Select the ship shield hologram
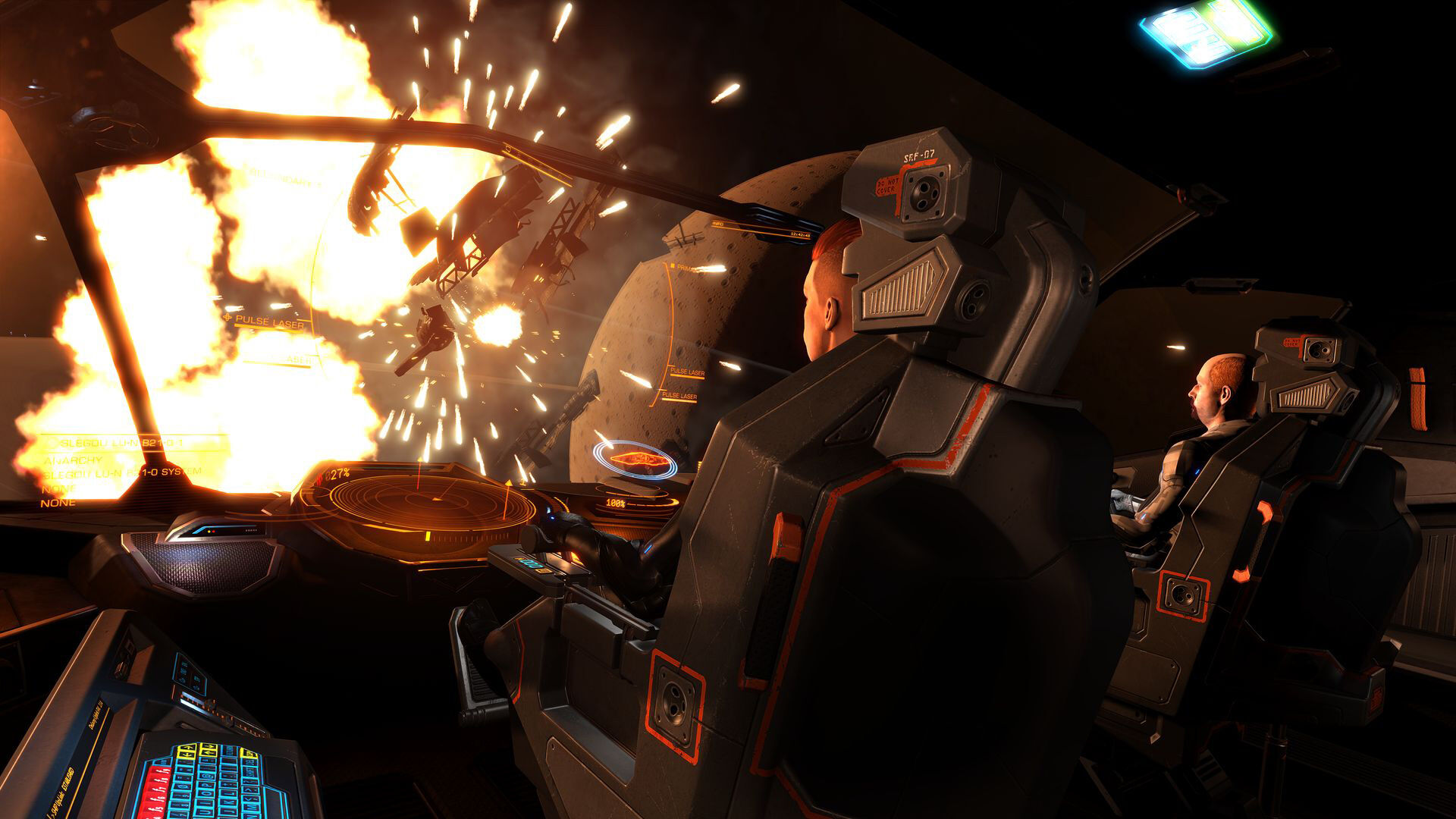This screenshot has width=1456, height=819. [x=634, y=460]
